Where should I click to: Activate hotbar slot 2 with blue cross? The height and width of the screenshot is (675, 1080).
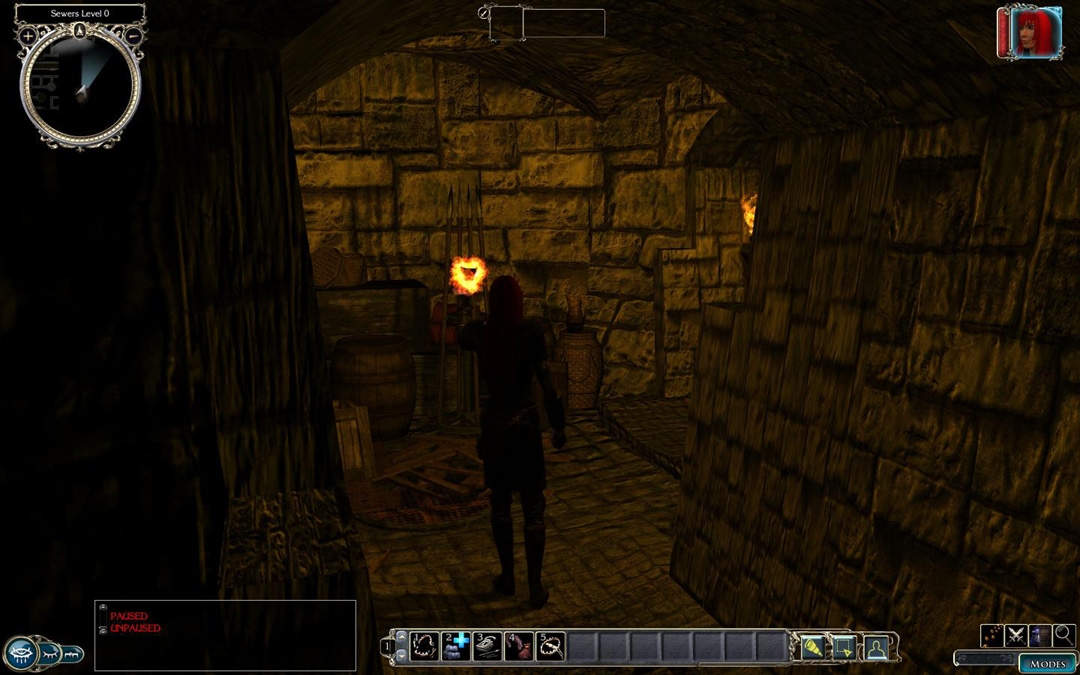click(x=456, y=646)
